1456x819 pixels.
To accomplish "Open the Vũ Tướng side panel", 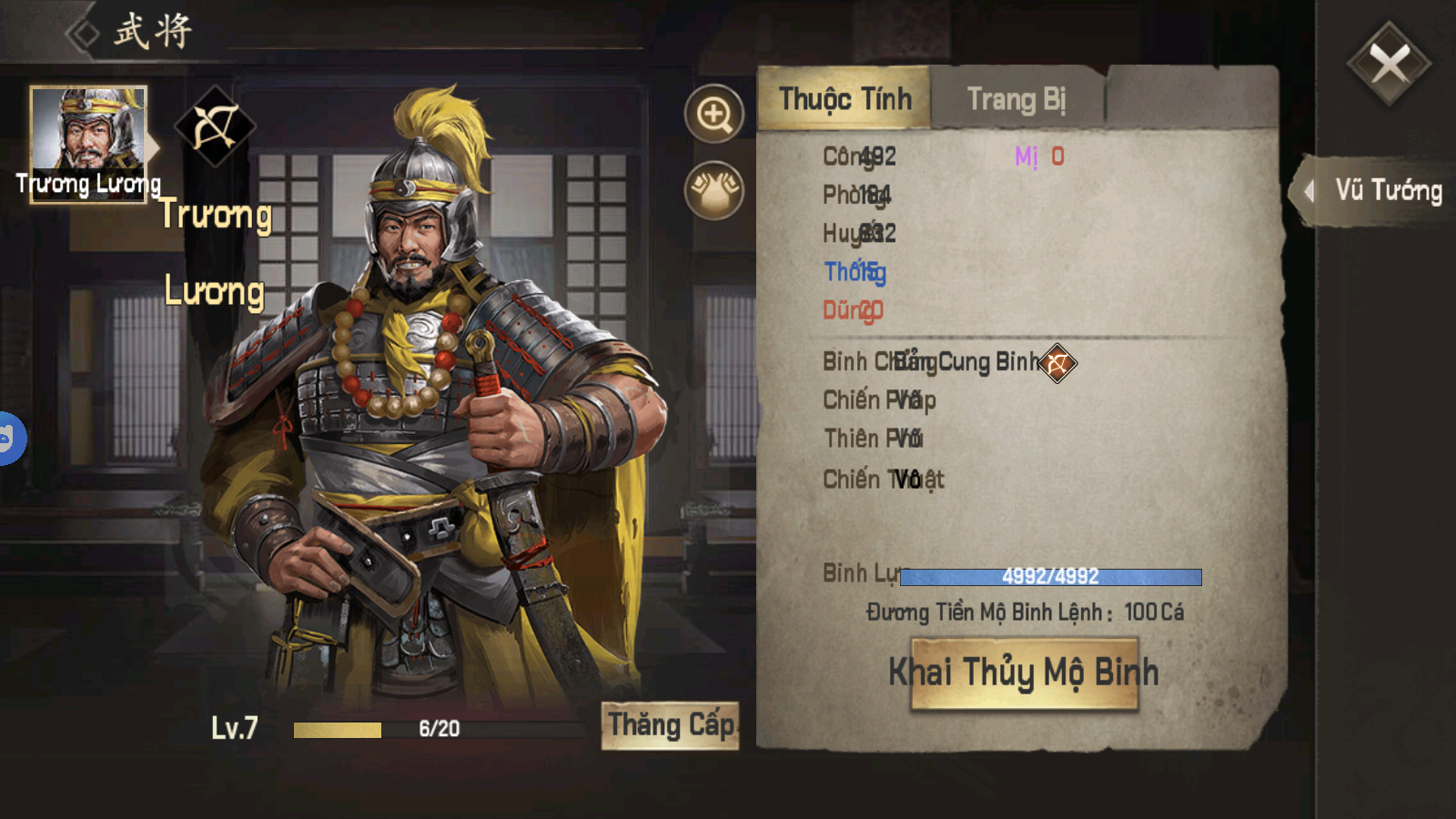I will pyautogui.click(x=1377, y=190).
